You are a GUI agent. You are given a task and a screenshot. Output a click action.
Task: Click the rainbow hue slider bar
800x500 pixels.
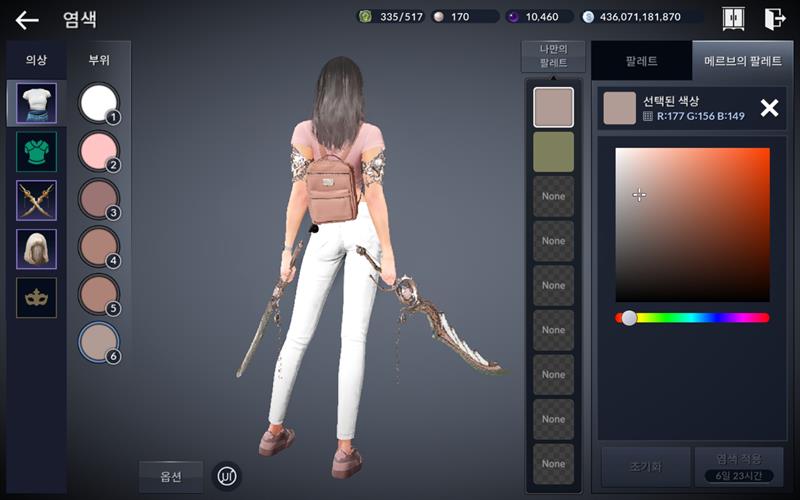tap(692, 318)
